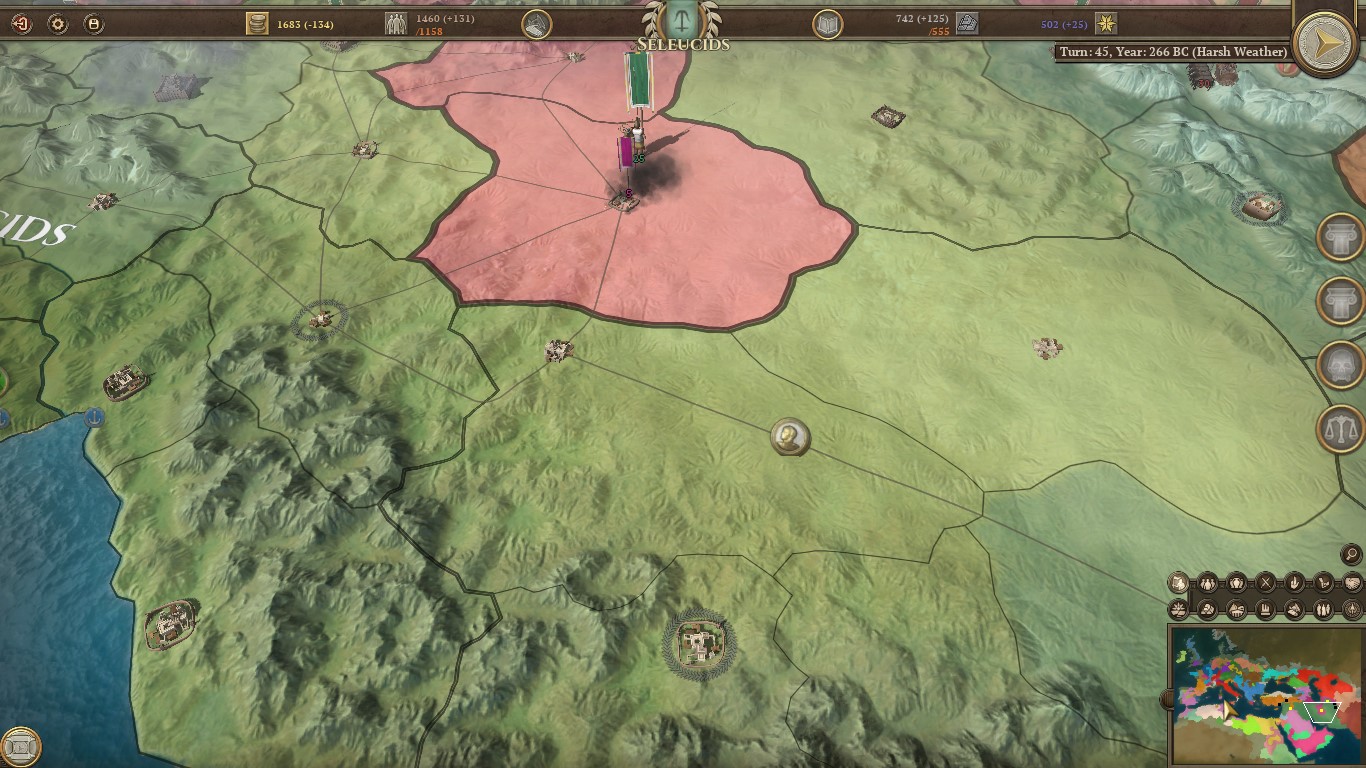Toggle the buildings map filter
The image size is (1366, 768).
coord(1266,608)
